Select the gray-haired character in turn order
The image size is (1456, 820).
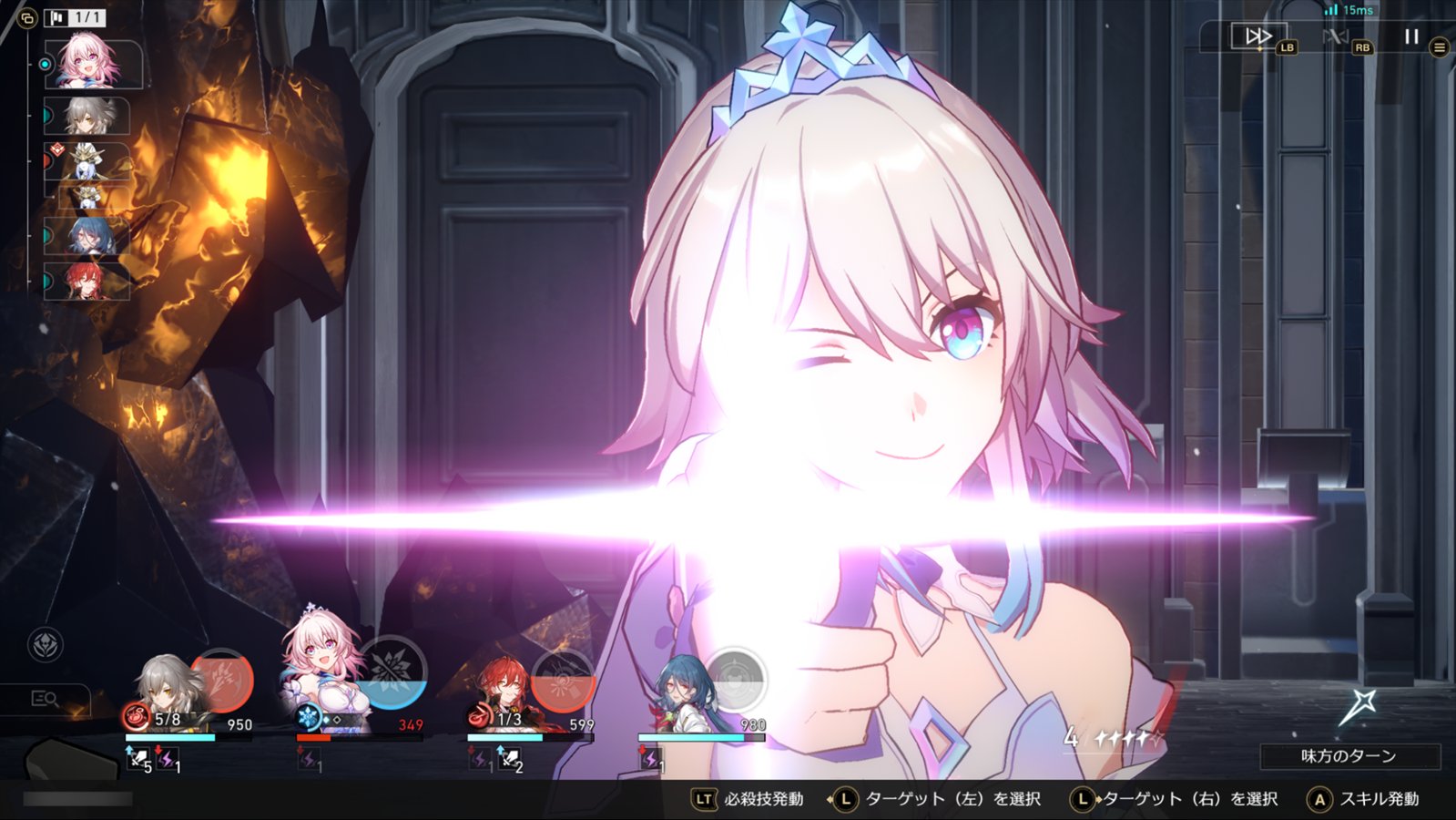(89, 116)
